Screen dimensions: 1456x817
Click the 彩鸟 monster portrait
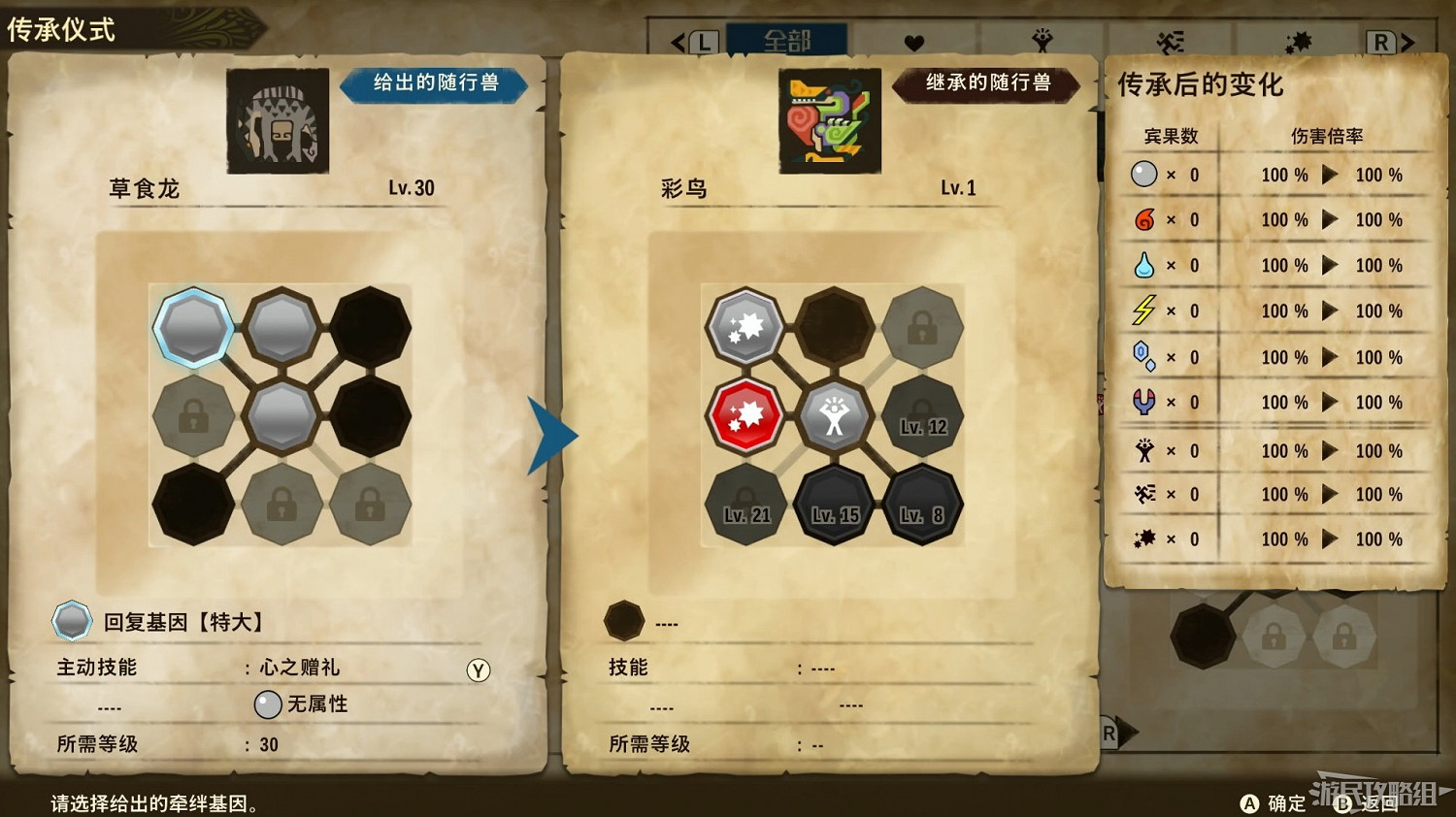coord(830,122)
